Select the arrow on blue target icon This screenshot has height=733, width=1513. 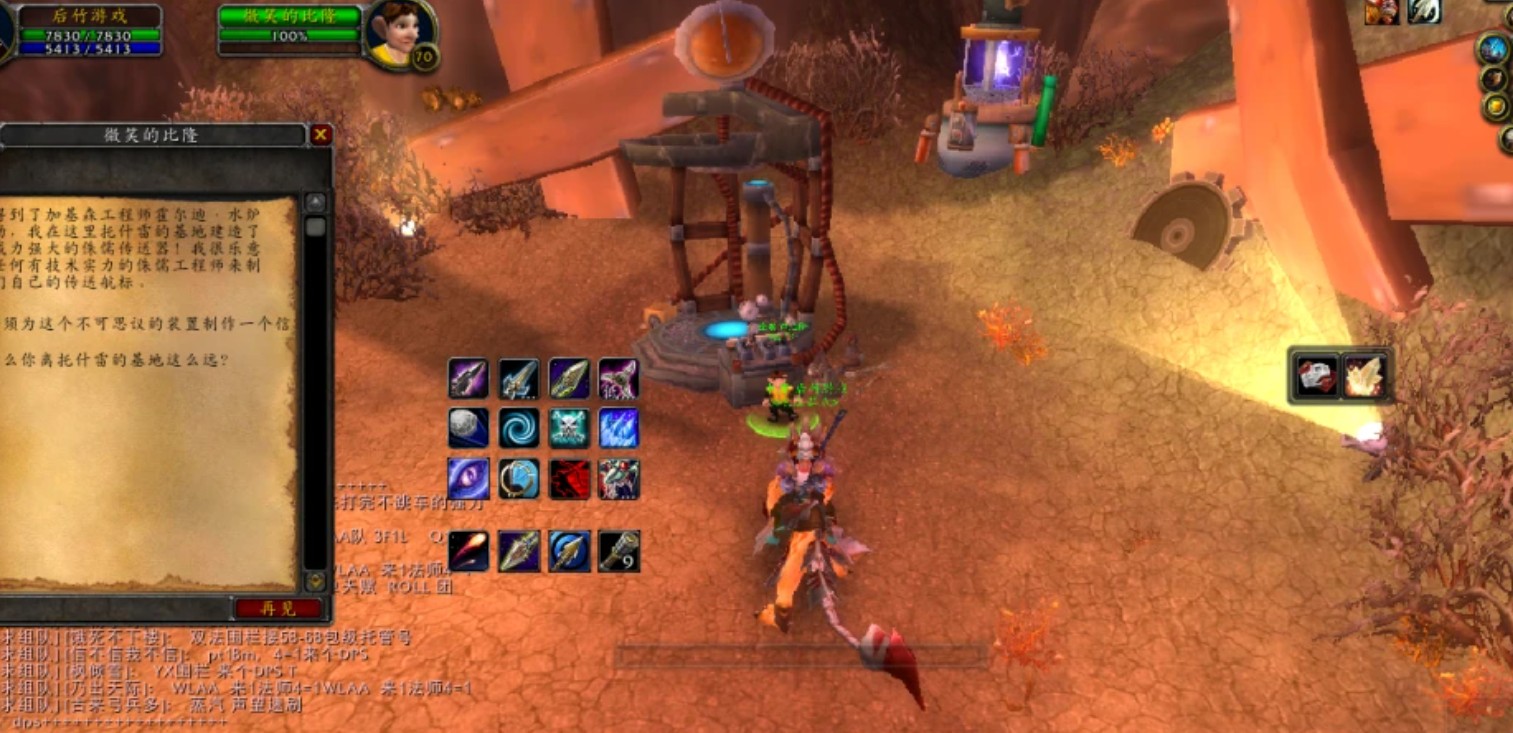pos(569,551)
